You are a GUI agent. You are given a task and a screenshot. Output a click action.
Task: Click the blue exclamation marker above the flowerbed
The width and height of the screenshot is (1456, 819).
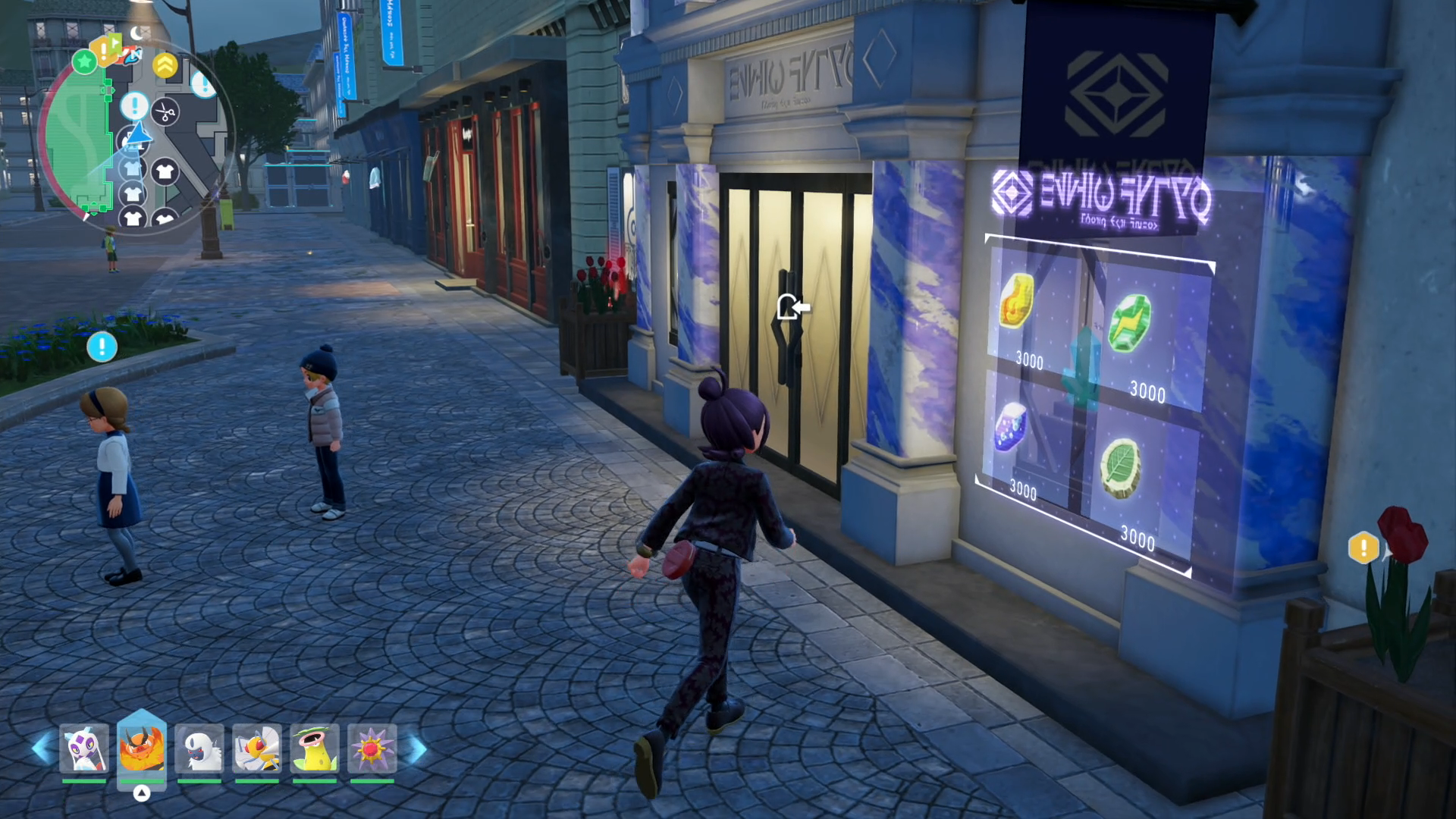coord(102,347)
